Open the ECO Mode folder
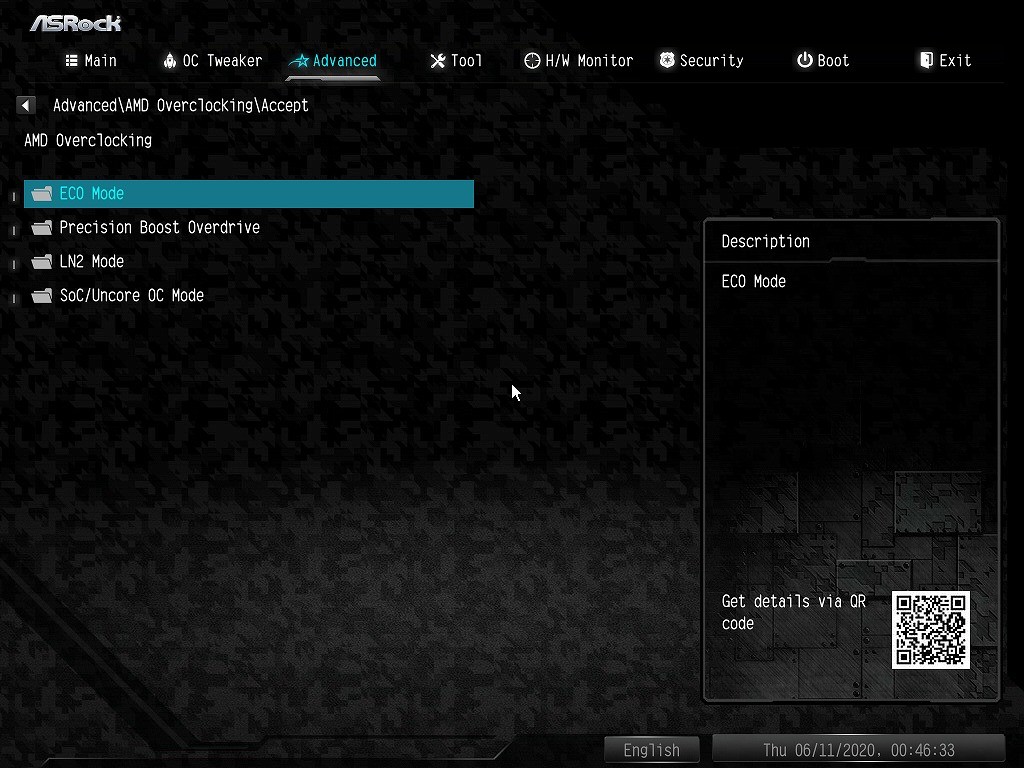Image resolution: width=1024 pixels, height=768 pixels. pos(92,194)
